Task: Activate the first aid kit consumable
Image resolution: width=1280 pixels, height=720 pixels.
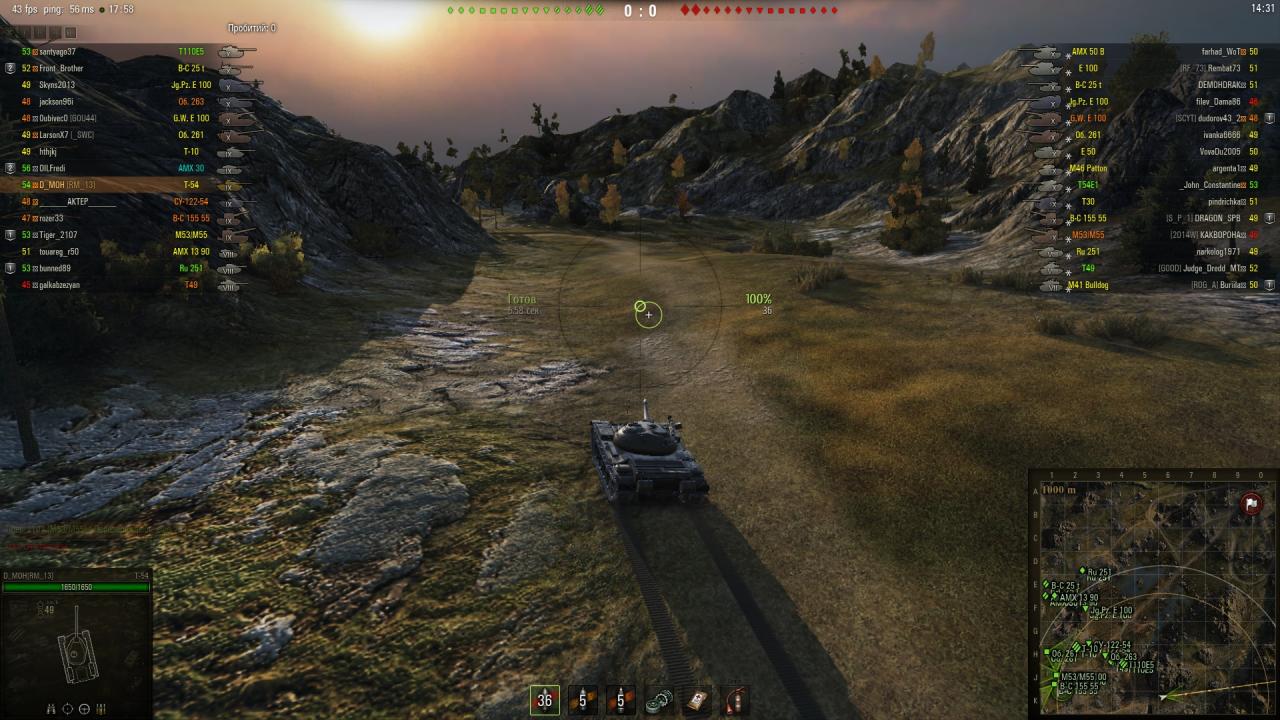Action: (696, 700)
